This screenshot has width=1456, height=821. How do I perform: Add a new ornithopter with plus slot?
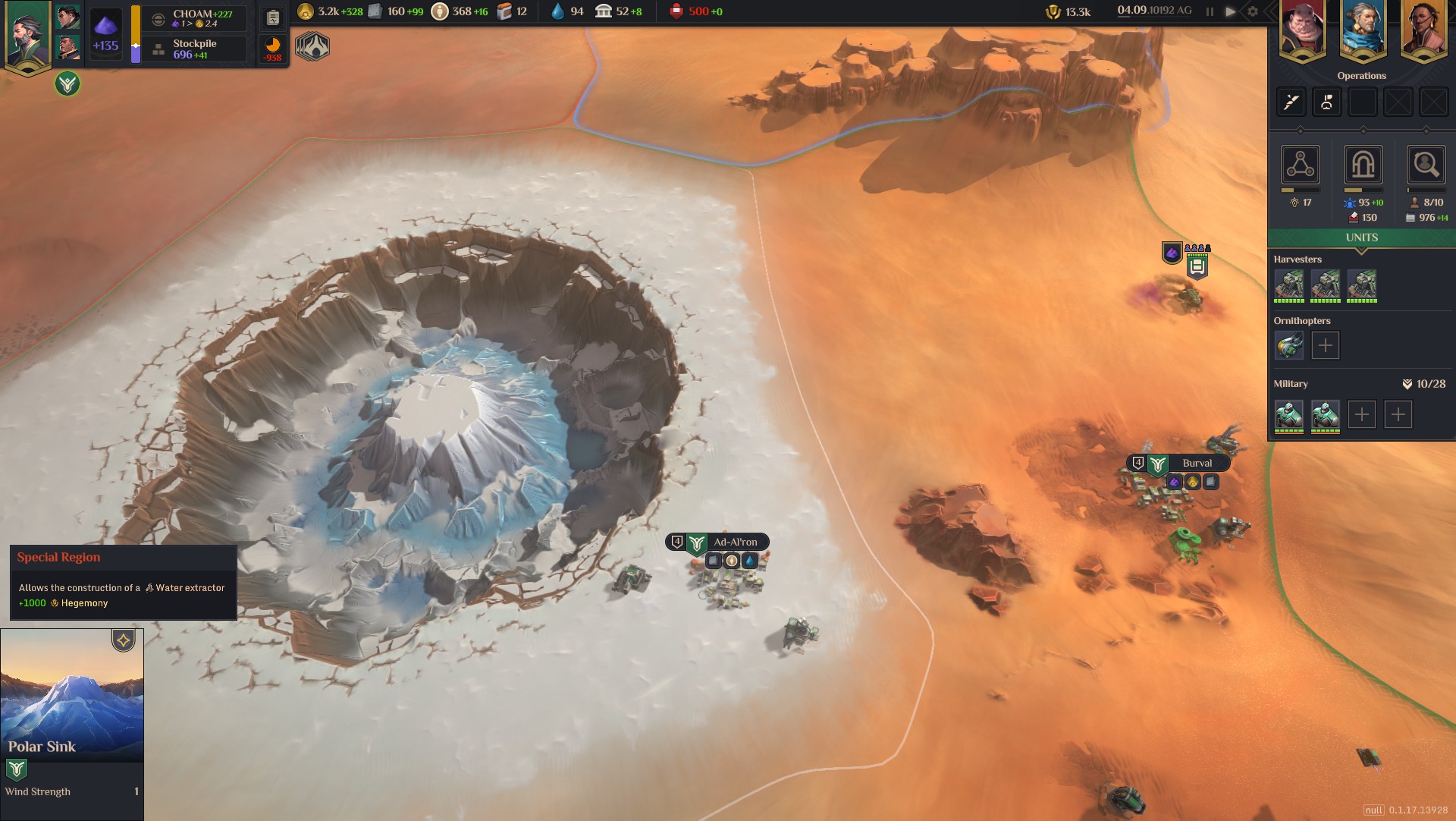[1325, 345]
